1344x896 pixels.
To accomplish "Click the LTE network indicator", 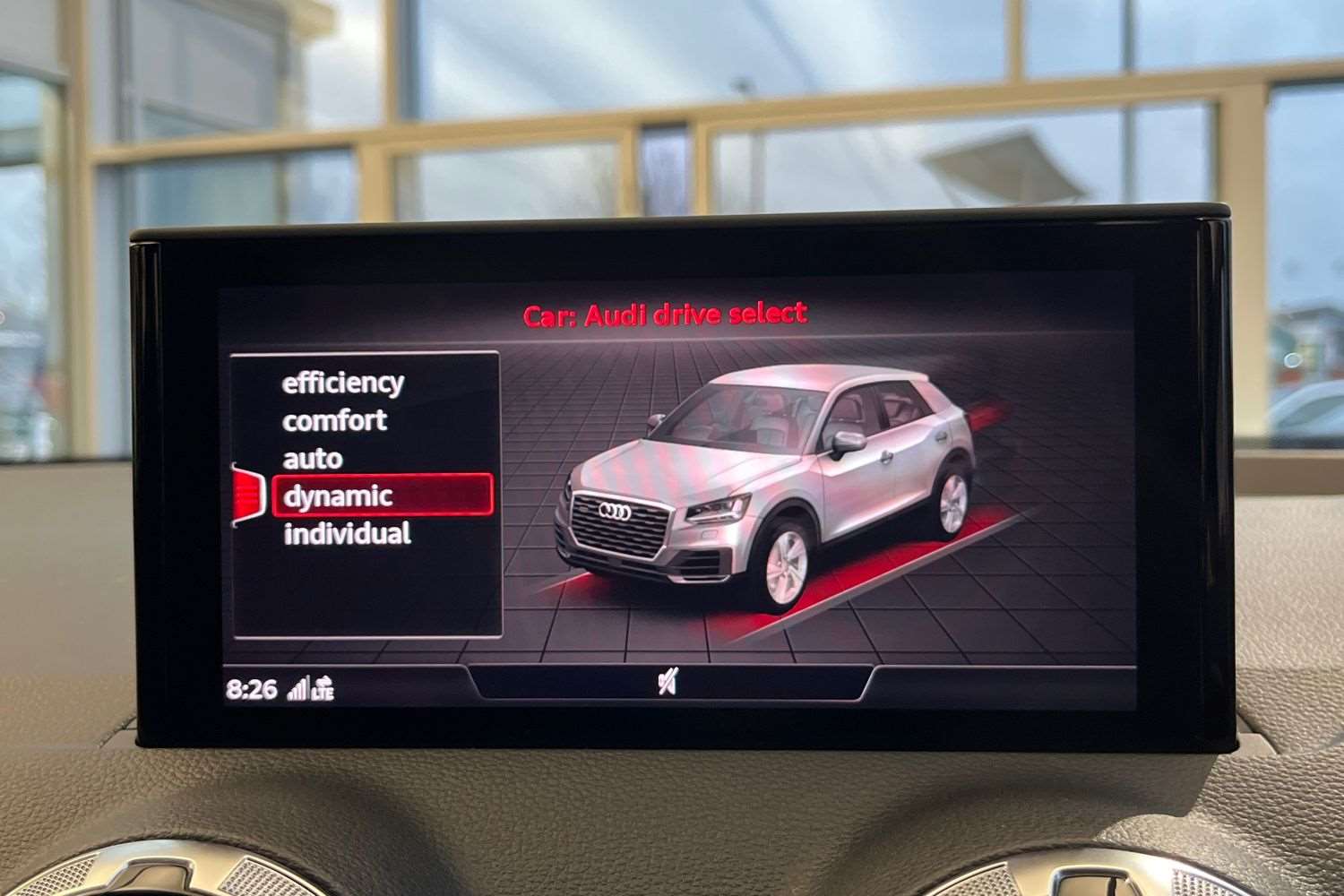I will point(324,690).
